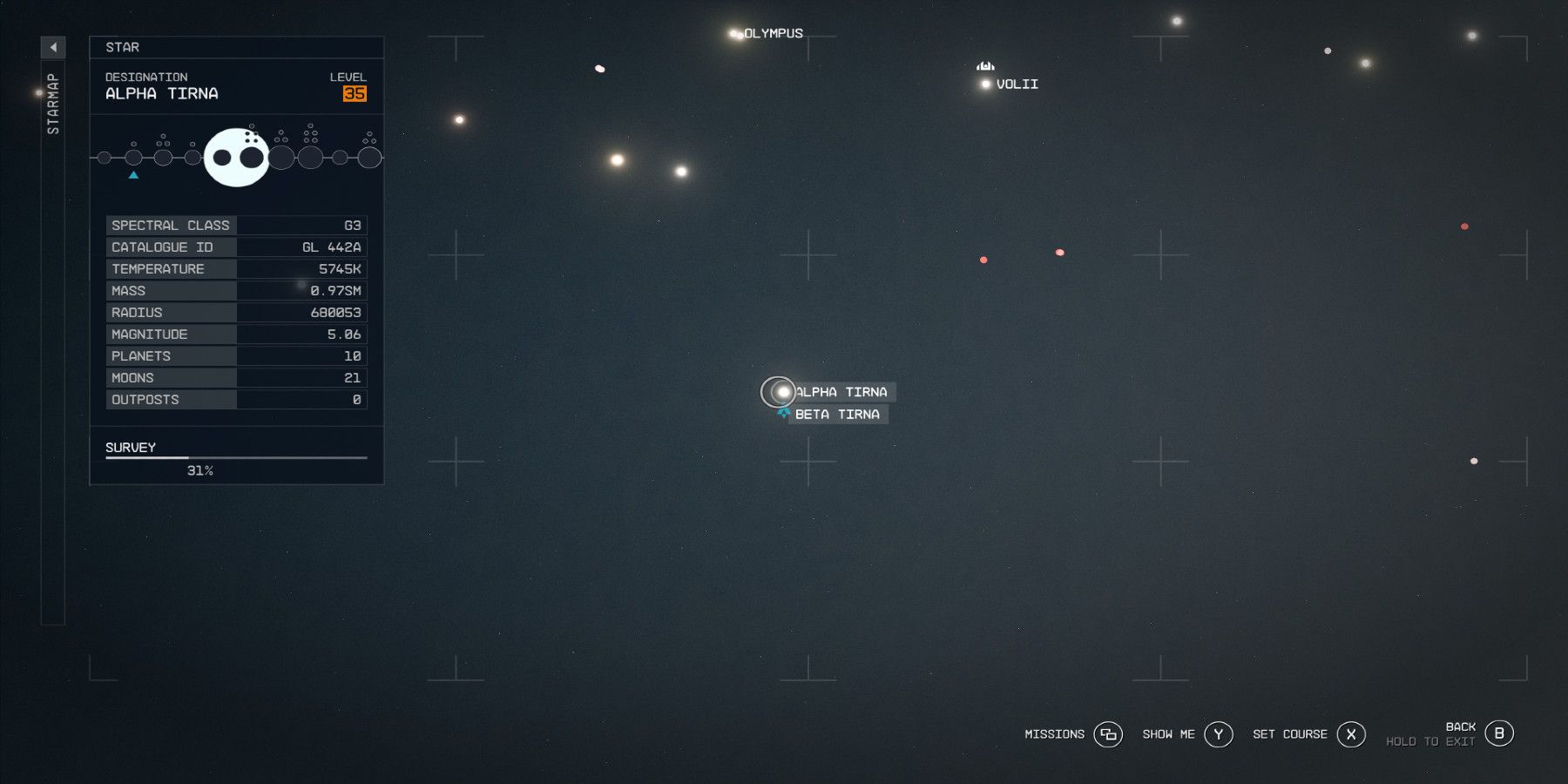Viewport: 1568px width, 784px height.
Task: Select the large white highlighted planet in the system chain
Action: point(239,157)
